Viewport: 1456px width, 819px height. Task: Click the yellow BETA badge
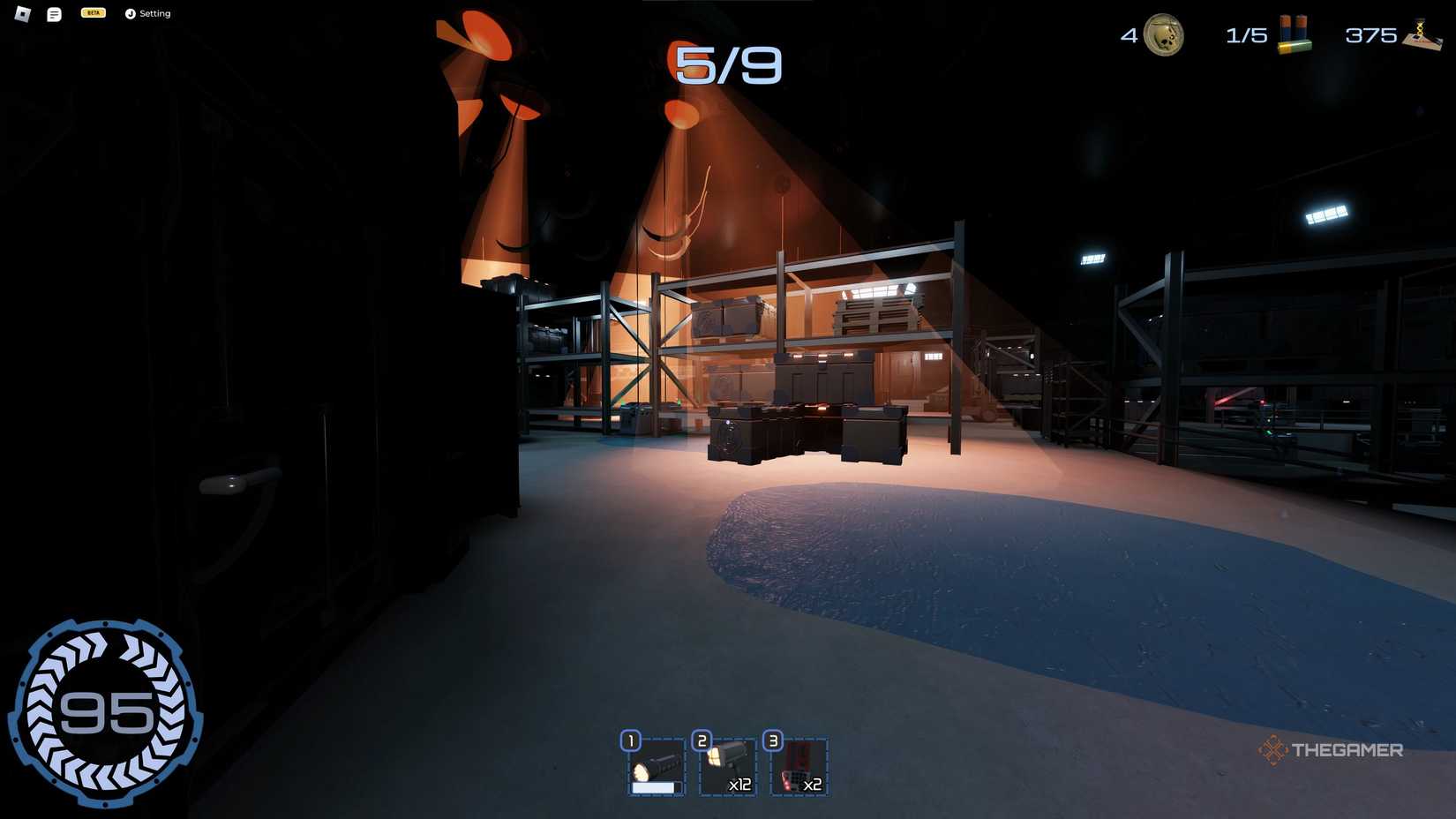pos(92,12)
